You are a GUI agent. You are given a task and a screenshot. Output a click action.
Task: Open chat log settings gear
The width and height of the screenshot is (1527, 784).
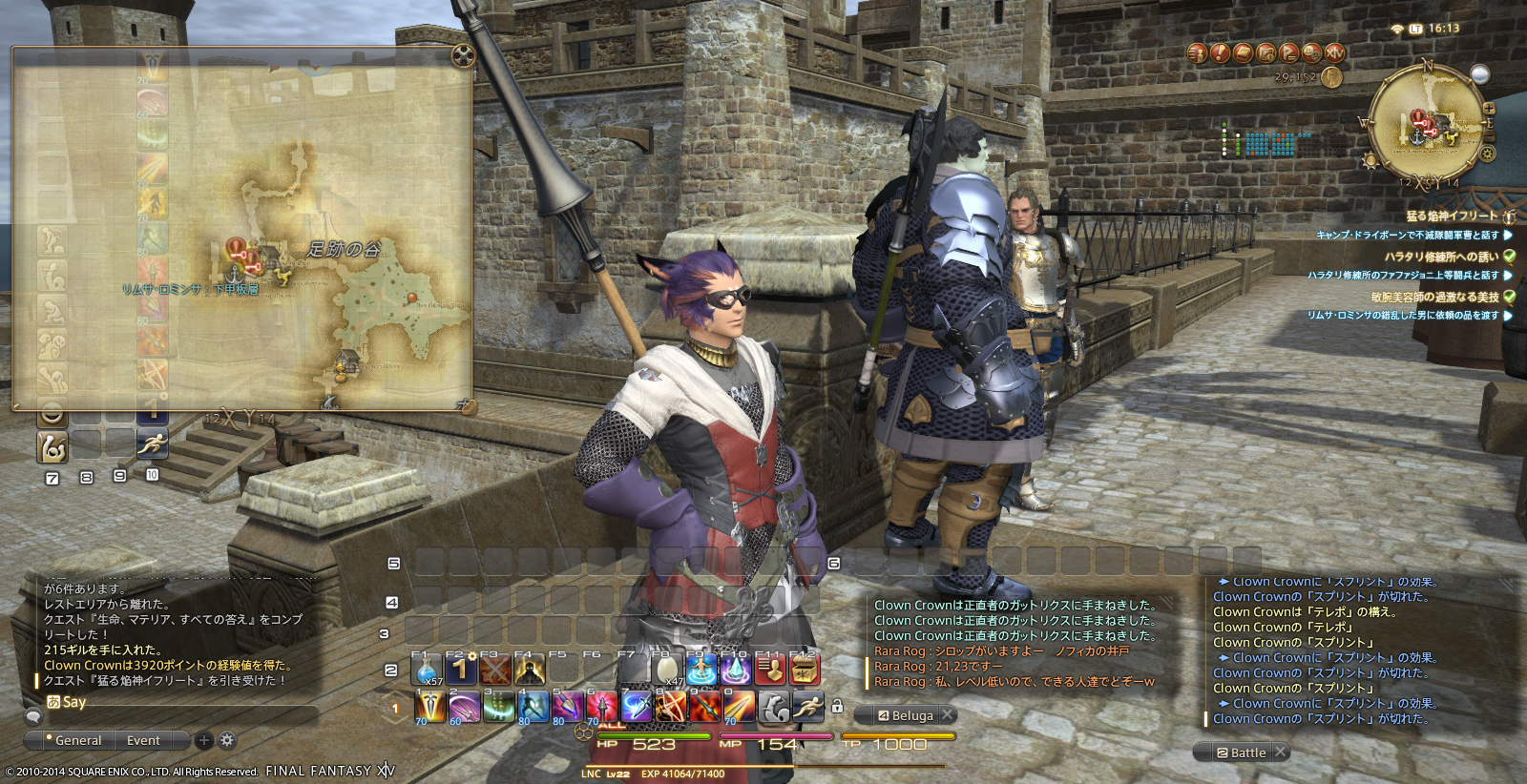point(227,740)
